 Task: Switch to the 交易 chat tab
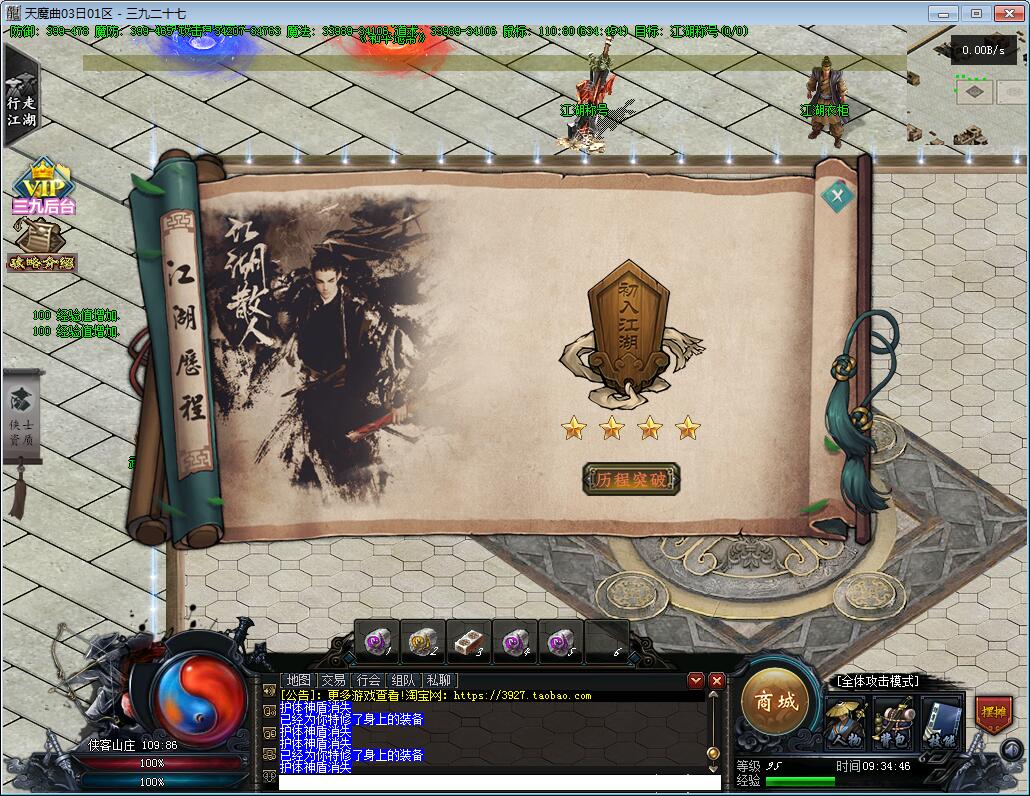click(333, 680)
